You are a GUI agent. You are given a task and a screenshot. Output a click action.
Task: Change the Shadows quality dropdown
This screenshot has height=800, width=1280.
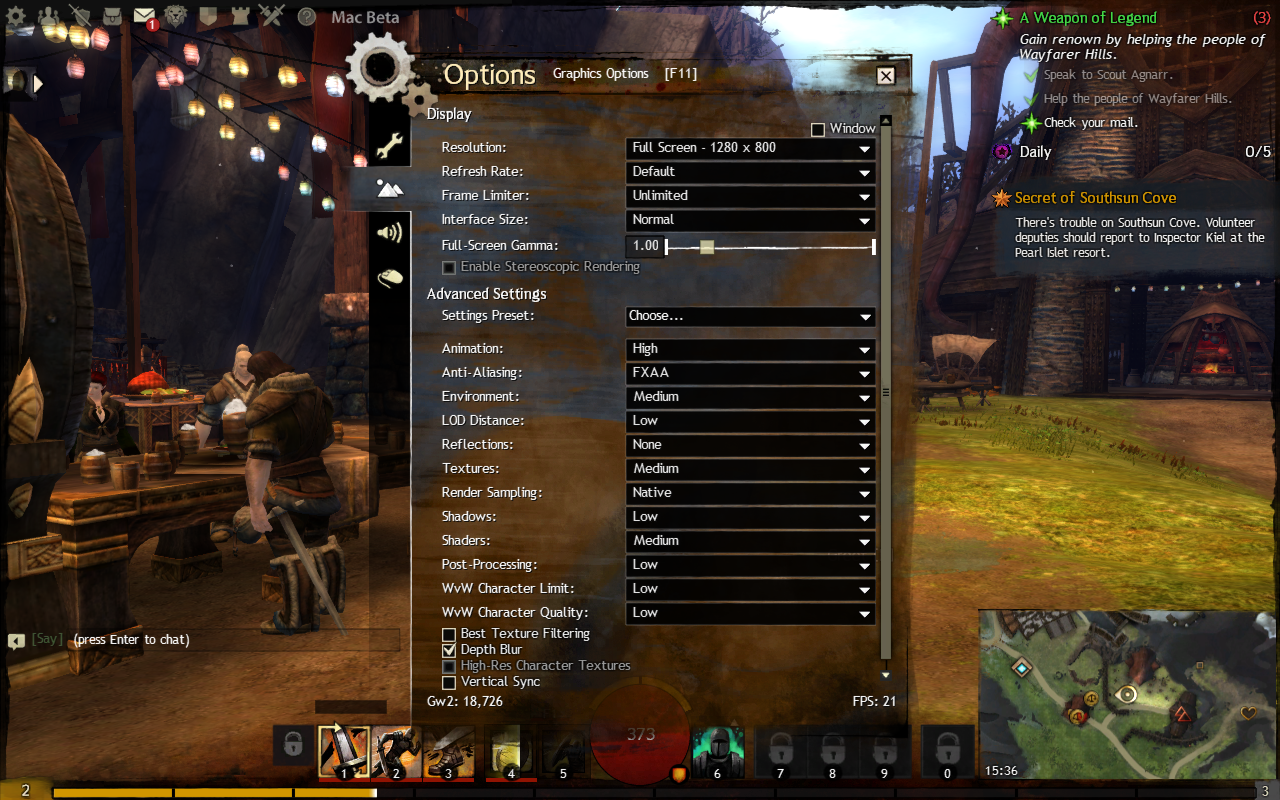pos(750,517)
